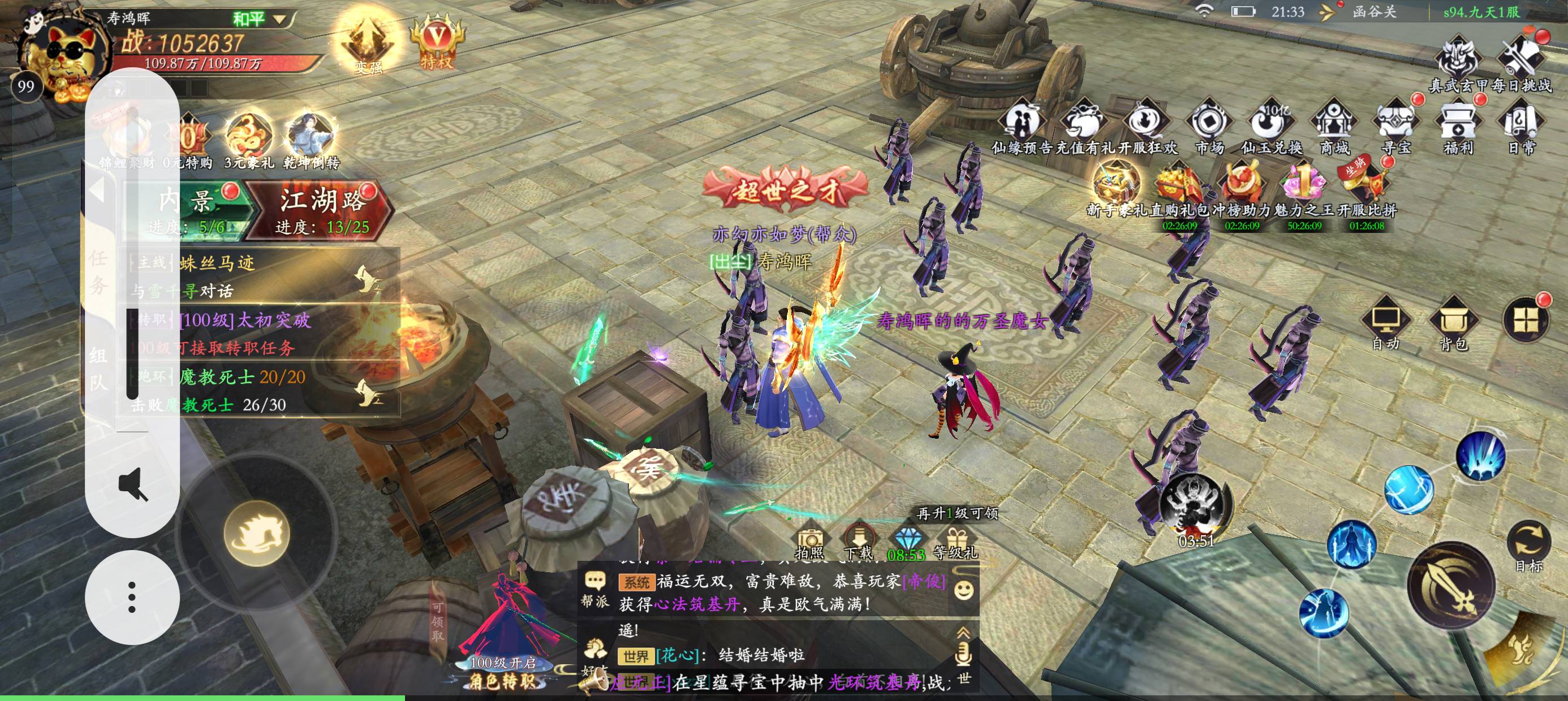The width and height of the screenshot is (1568, 701).
Task: Open the 市场 market icon
Action: (1209, 128)
